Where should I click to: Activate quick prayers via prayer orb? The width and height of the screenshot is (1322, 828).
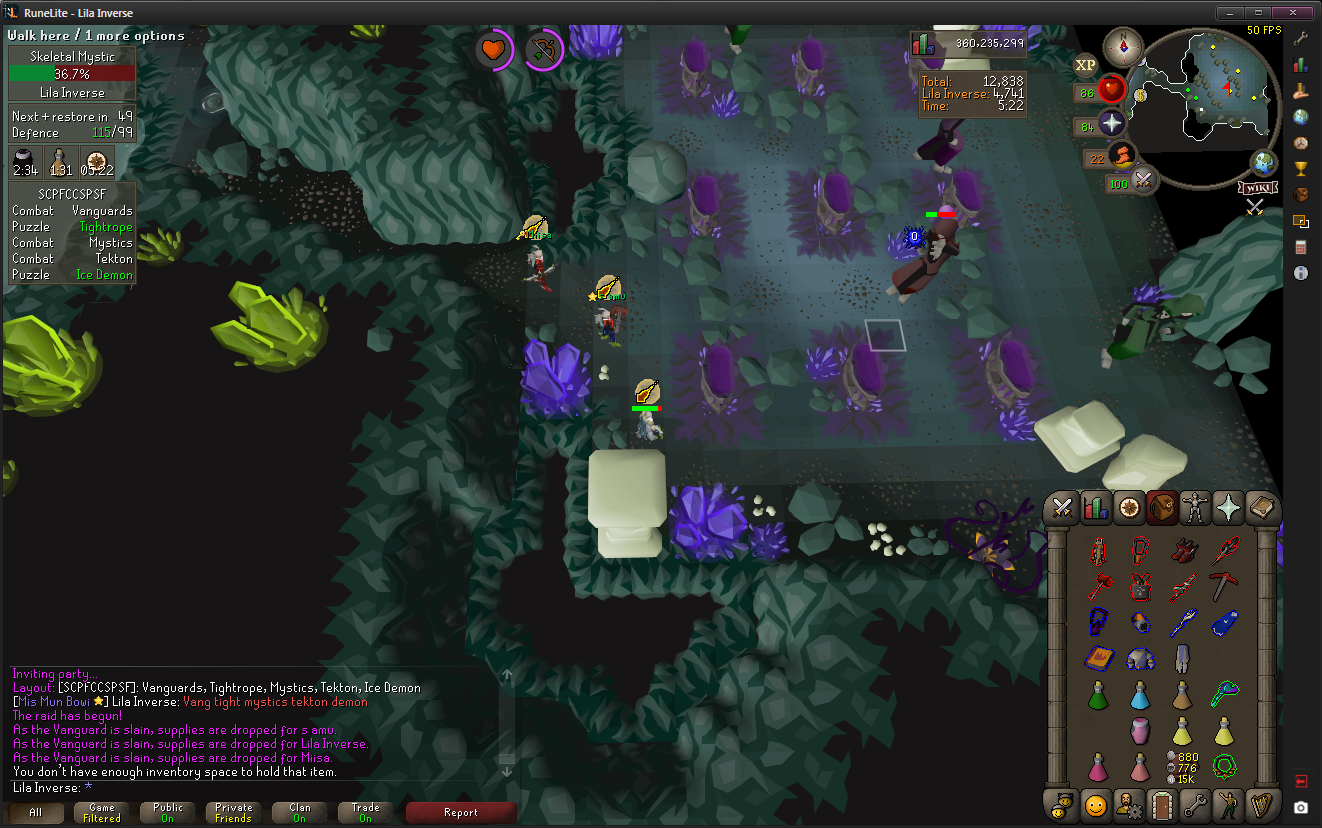[1111, 124]
